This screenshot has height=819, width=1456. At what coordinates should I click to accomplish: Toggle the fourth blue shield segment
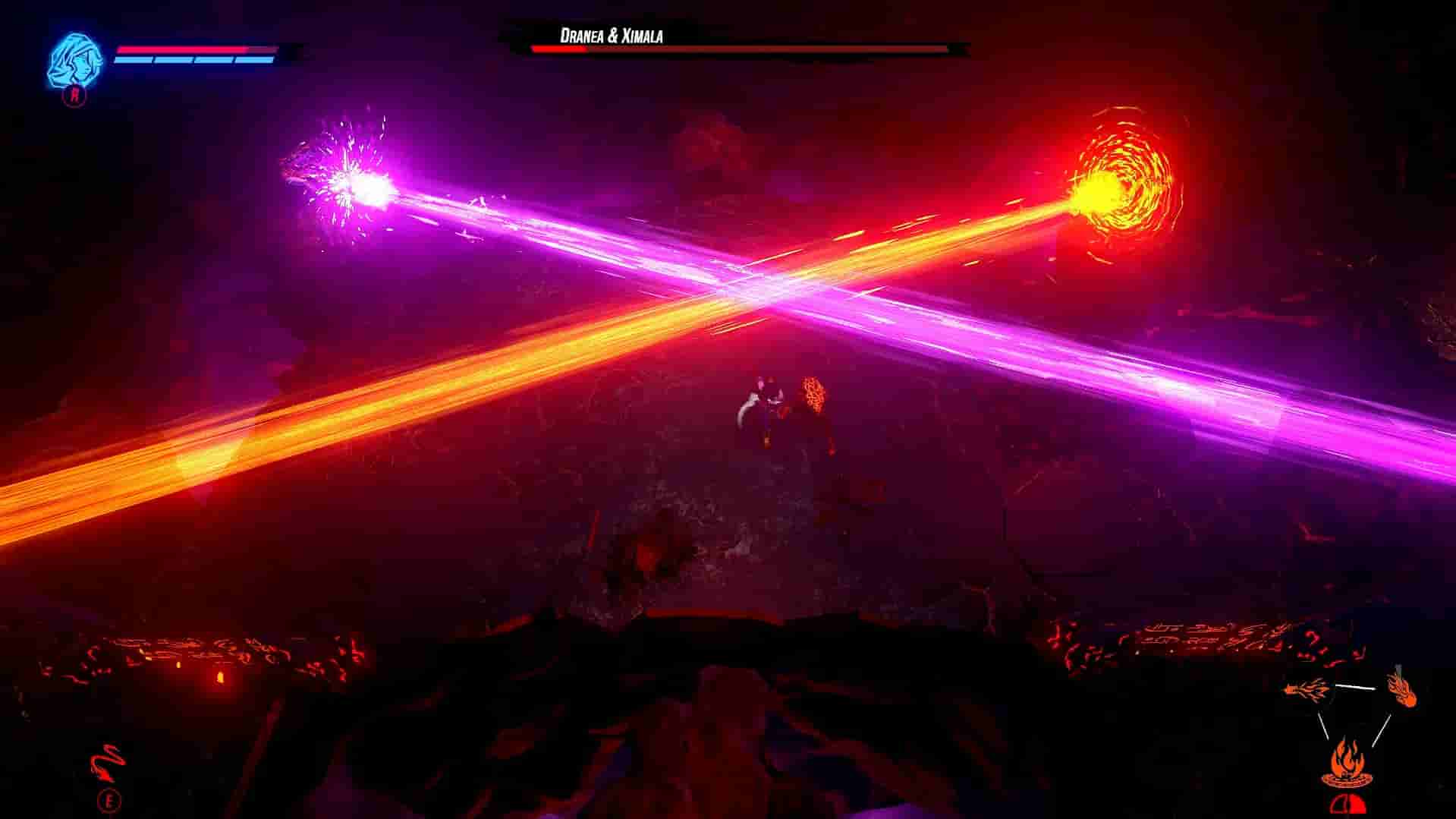click(x=253, y=61)
